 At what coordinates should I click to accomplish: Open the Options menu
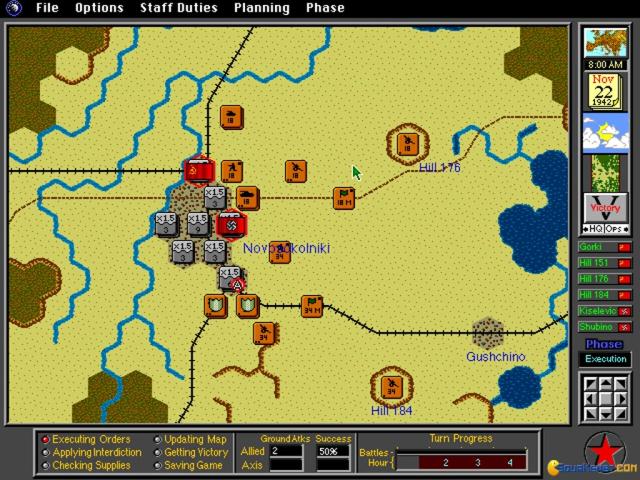[99, 8]
